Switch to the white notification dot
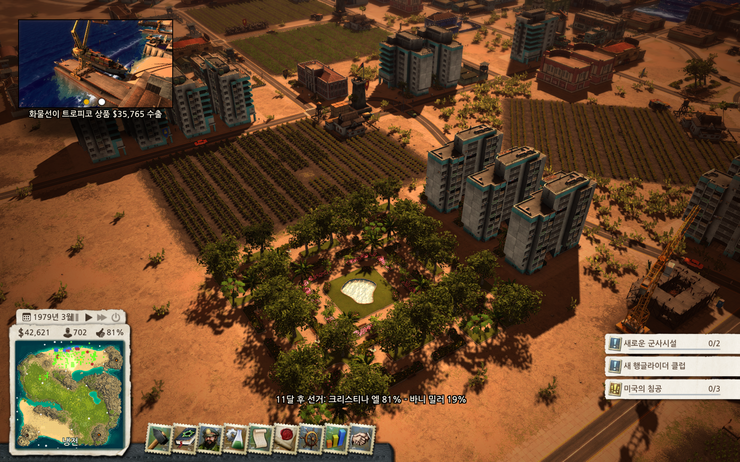This screenshot has height=462, width=740. pos(101,102)
